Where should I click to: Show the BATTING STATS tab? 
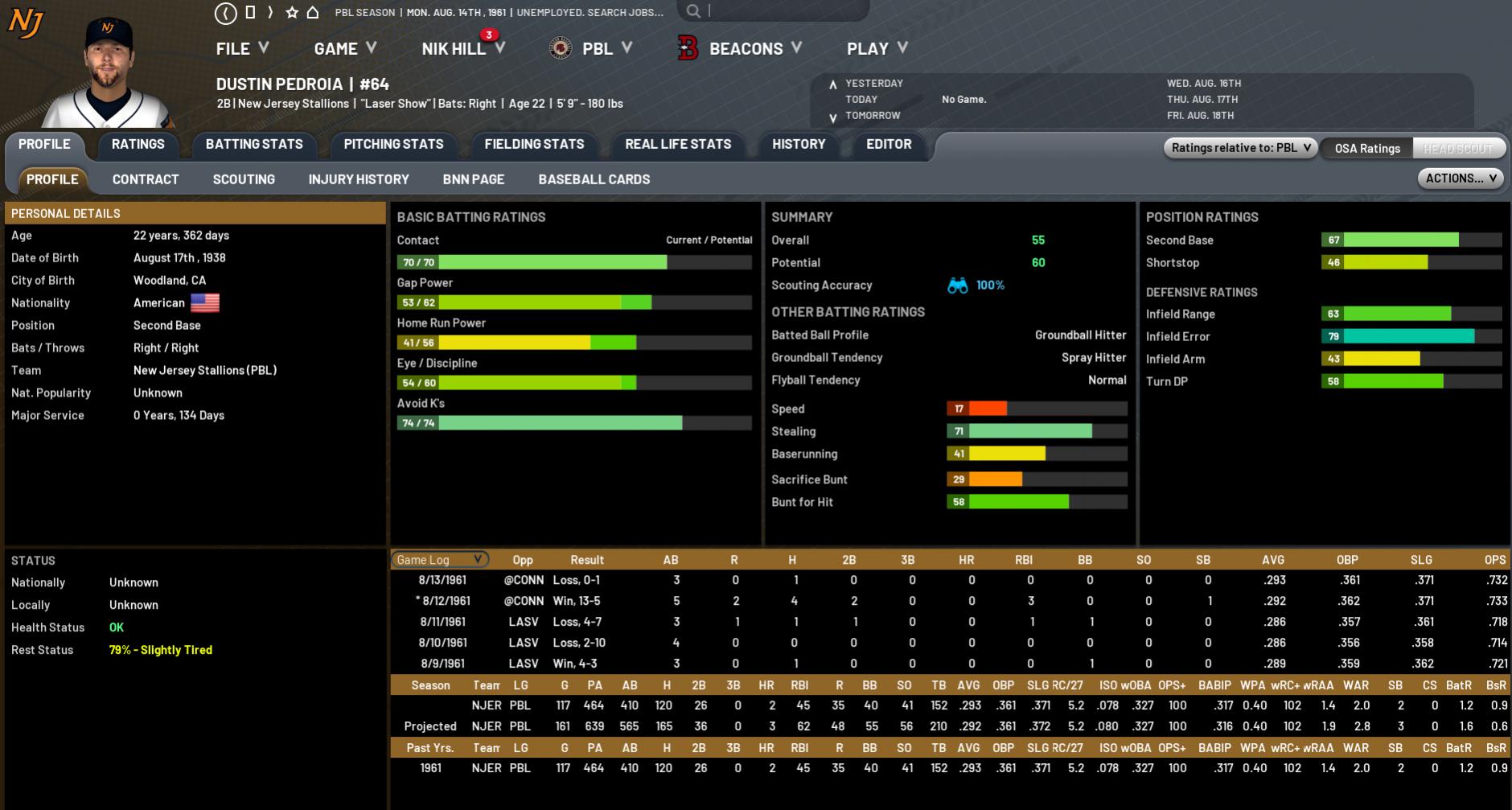pyautogui.click(x=254, y=144)
